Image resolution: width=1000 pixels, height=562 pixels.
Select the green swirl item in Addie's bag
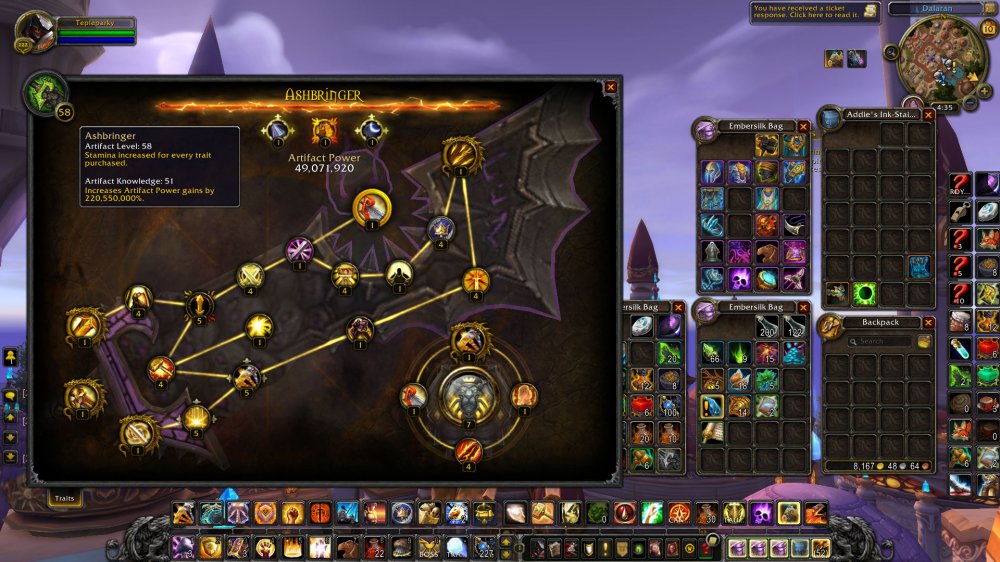tap(864, 294)
